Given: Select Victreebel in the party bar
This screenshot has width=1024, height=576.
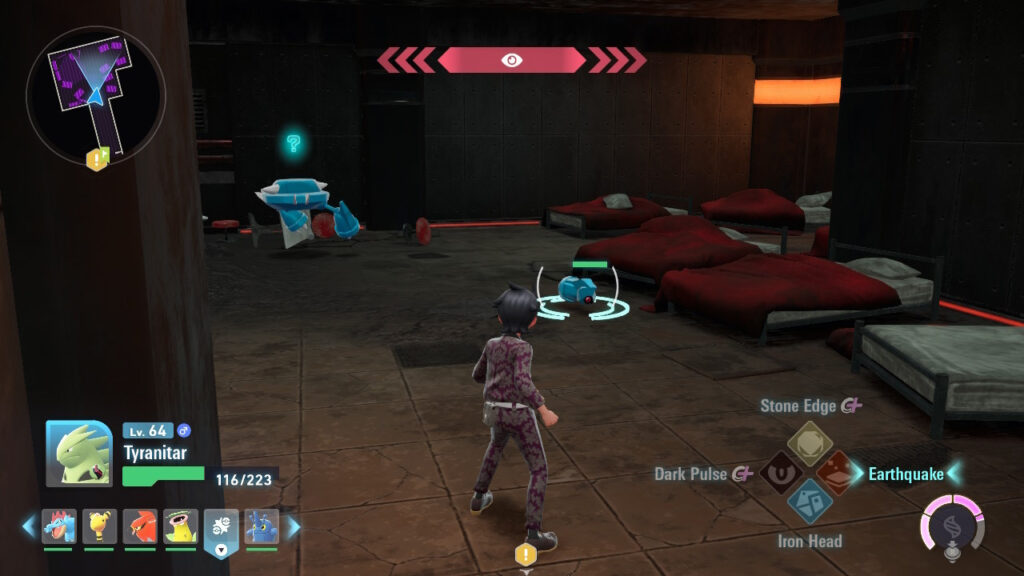Looking at the screenshot, I should (x=180, y=527).
